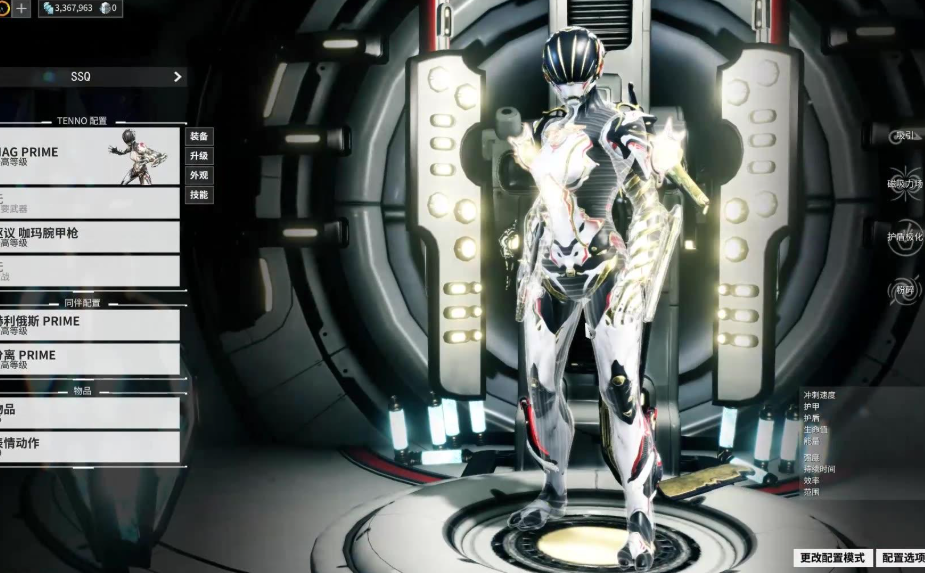This screenshot has height=573, width=925.
Task: Advance loadout with the SSQ arrow
Action: pyautogui.click(x=178, y=77)
